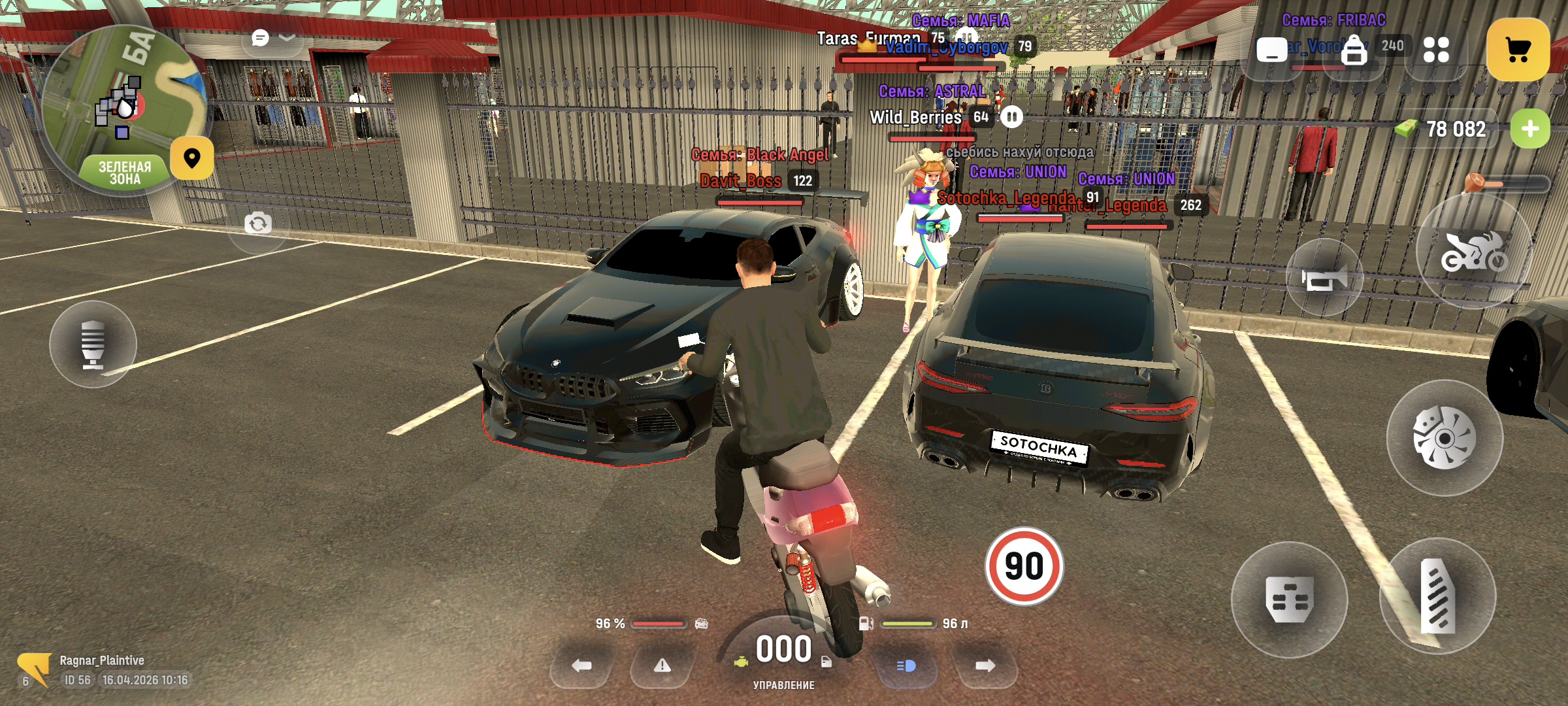Activate the microphone voice chat button

pos(93,344)
